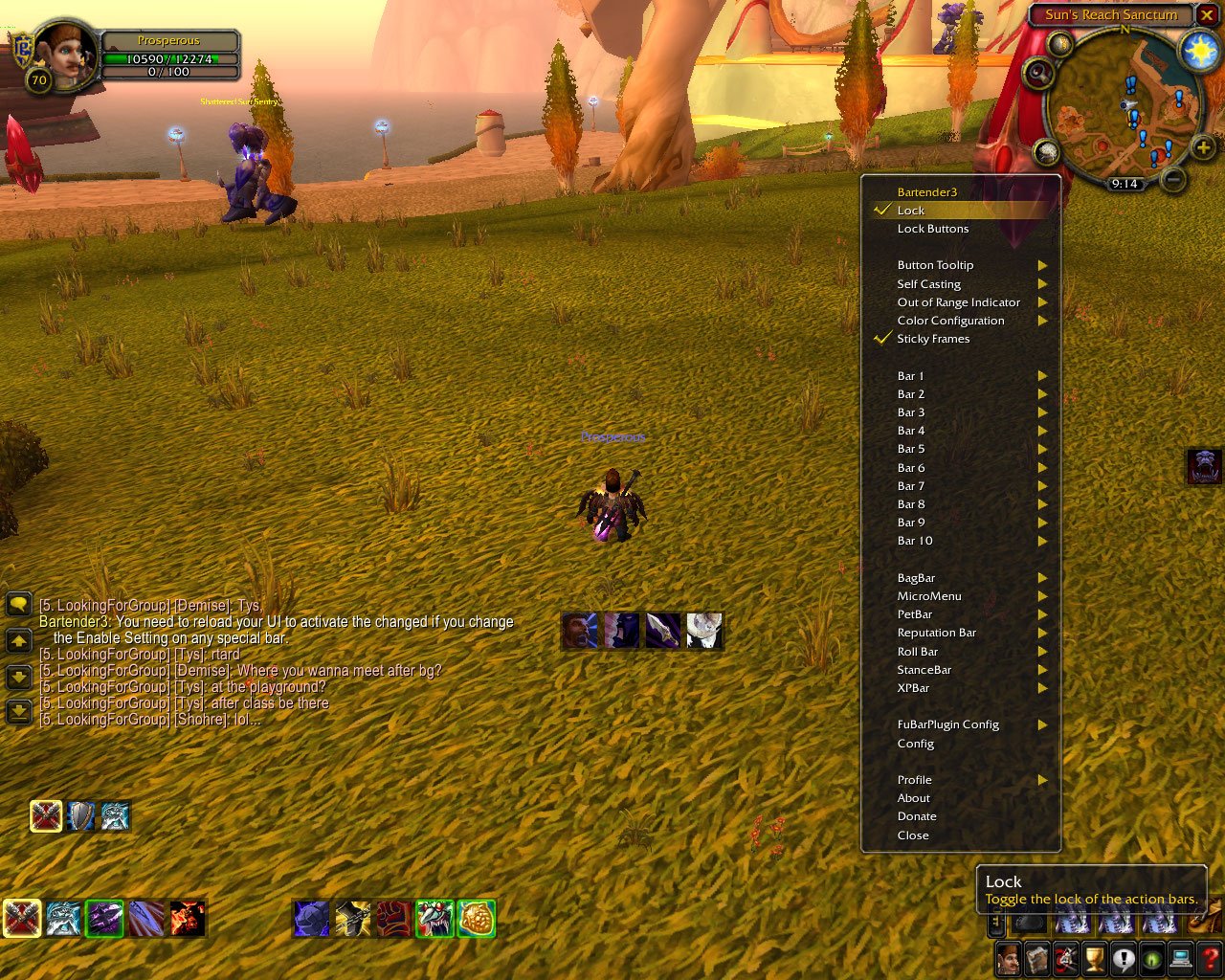Choose the Config menu entry
Screen dimensions: 1225x980
916,744
